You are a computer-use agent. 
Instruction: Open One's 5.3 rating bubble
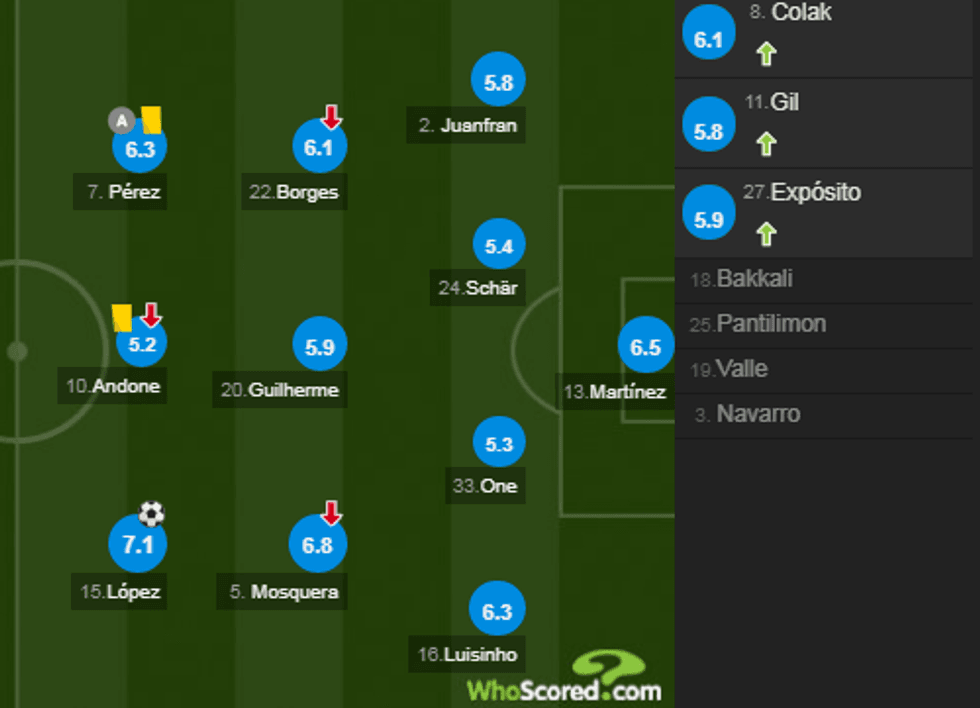498,444
